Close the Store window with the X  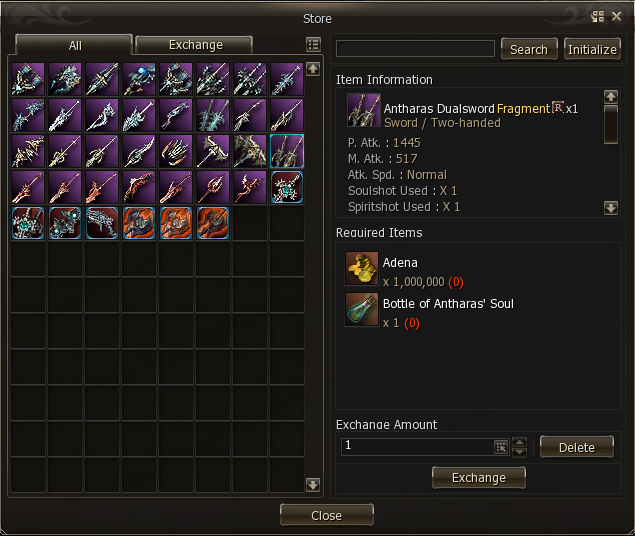pyautogui.click(x=616, y=17)
